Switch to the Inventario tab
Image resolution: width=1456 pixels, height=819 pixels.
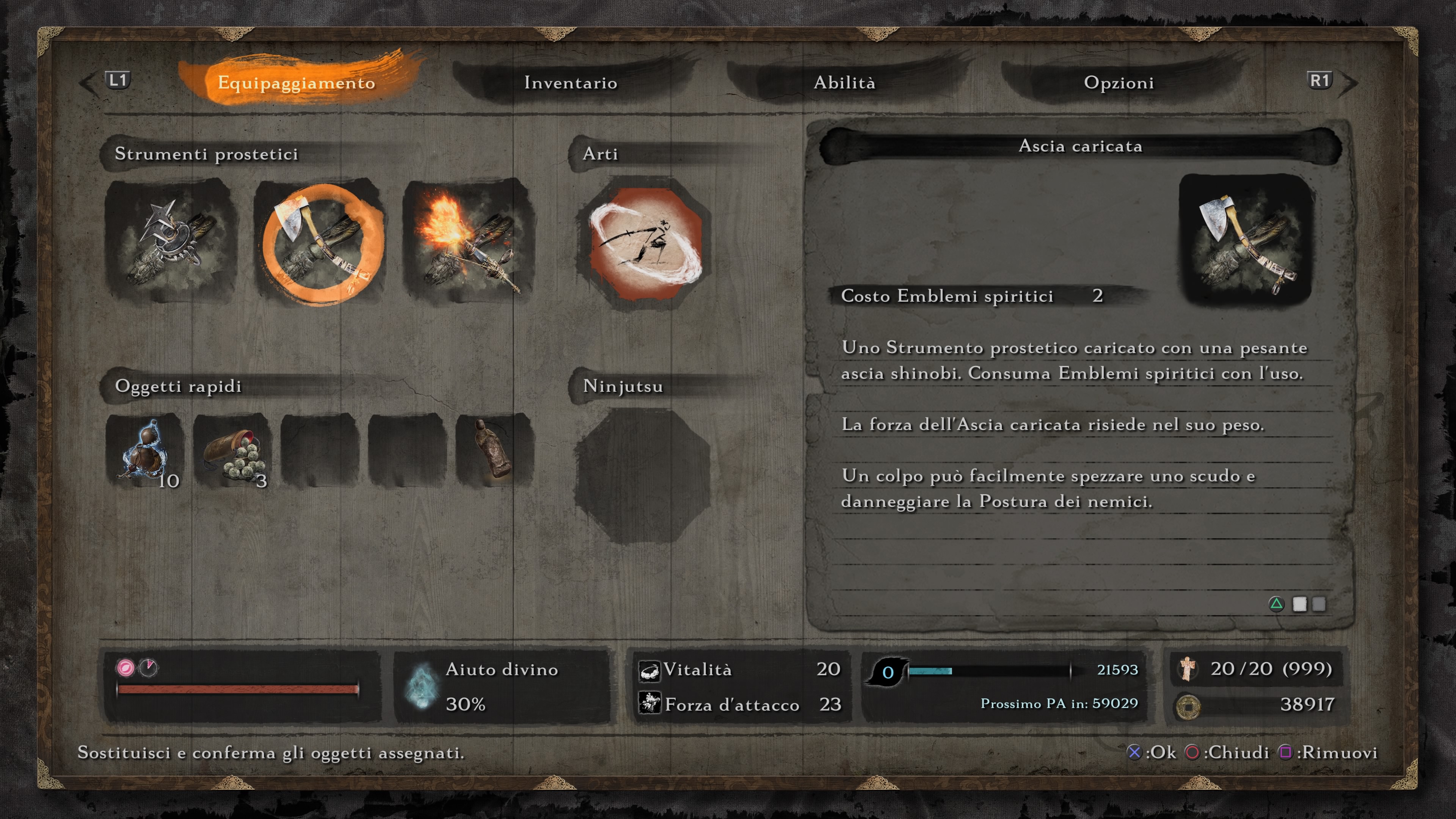click(570, 83)
